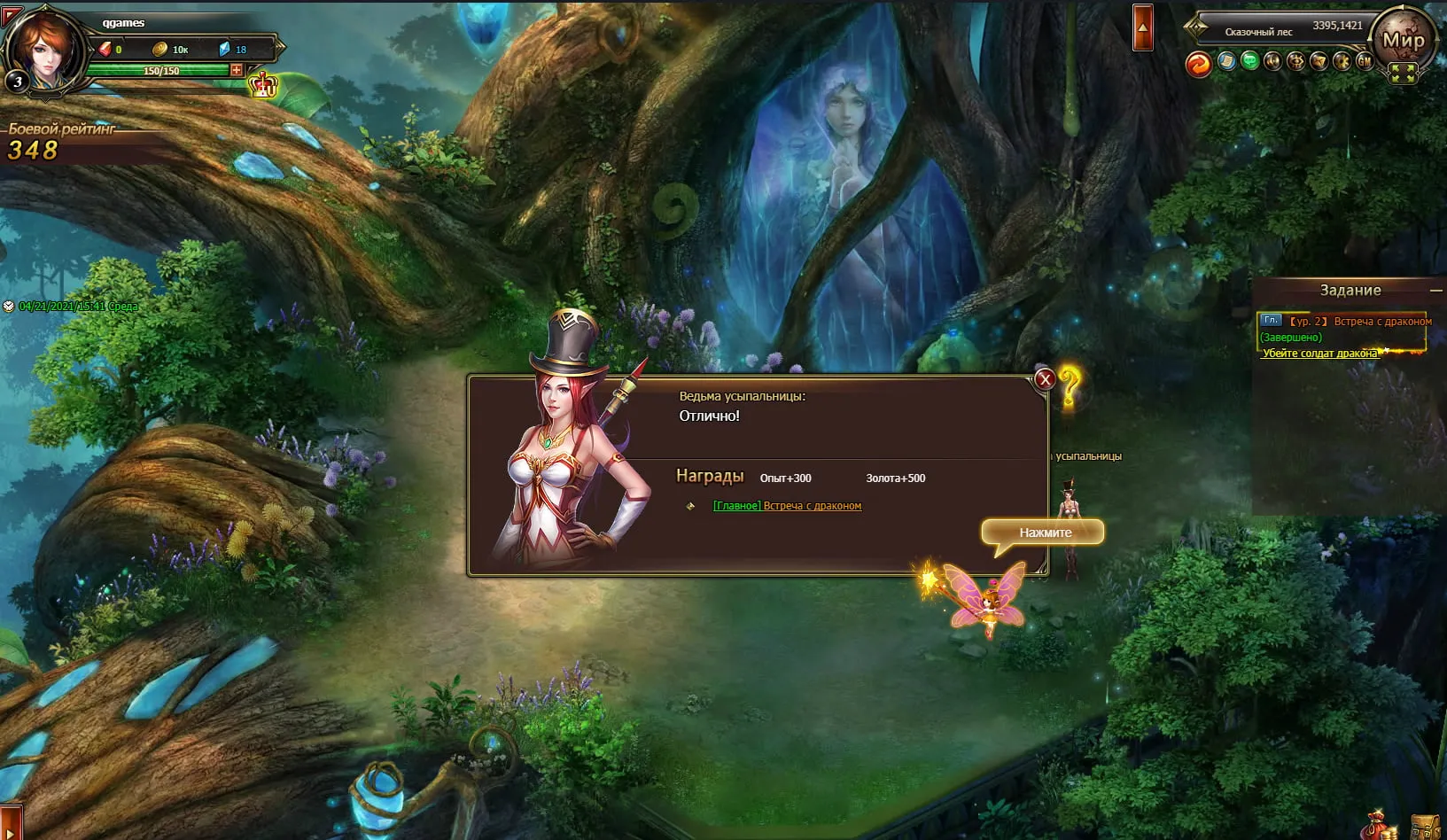Open the 'Мир' world map globe

[x=1403, y=39]
